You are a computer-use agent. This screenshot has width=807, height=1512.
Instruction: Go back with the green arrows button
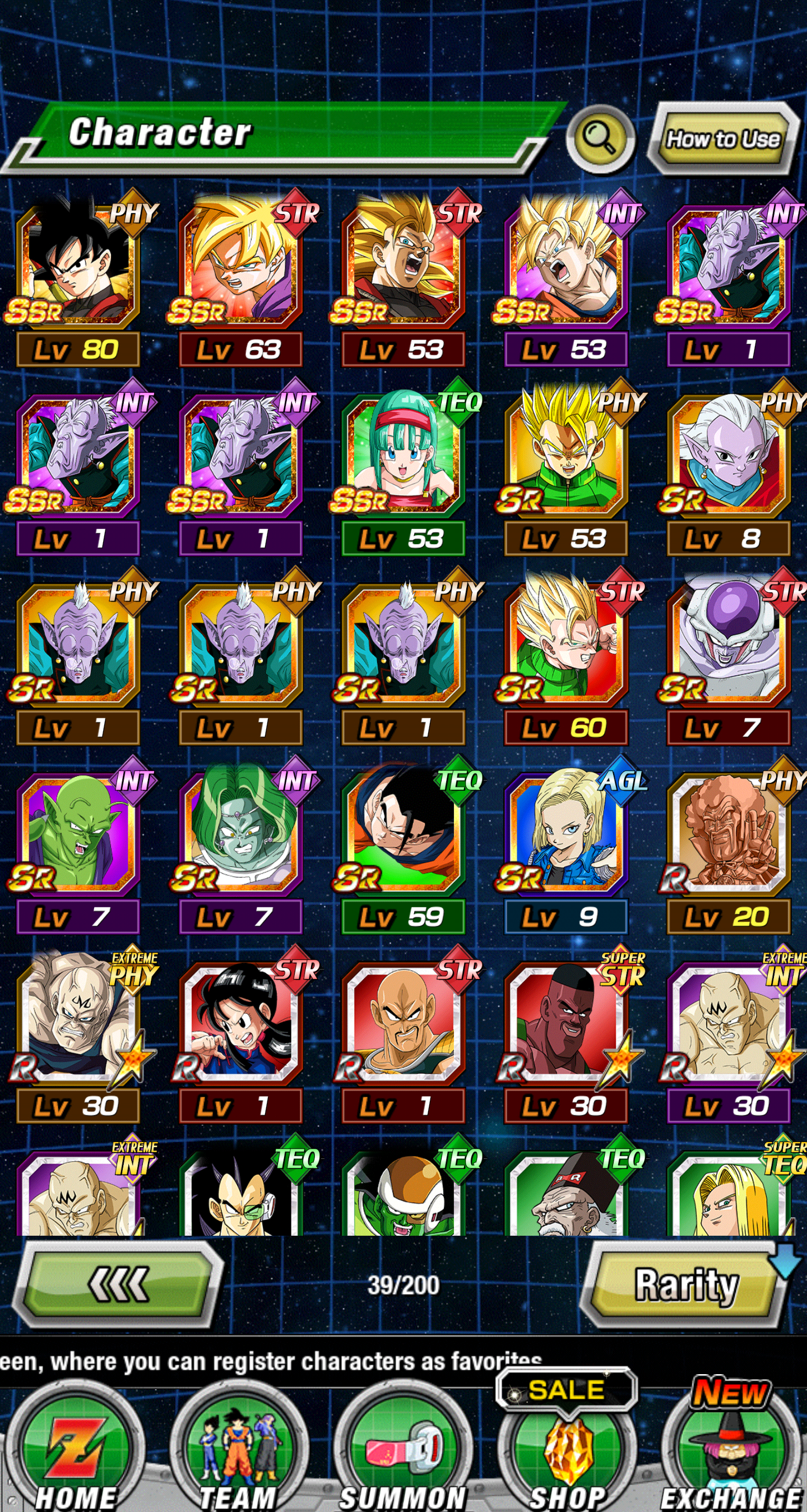pos(117,1284)
